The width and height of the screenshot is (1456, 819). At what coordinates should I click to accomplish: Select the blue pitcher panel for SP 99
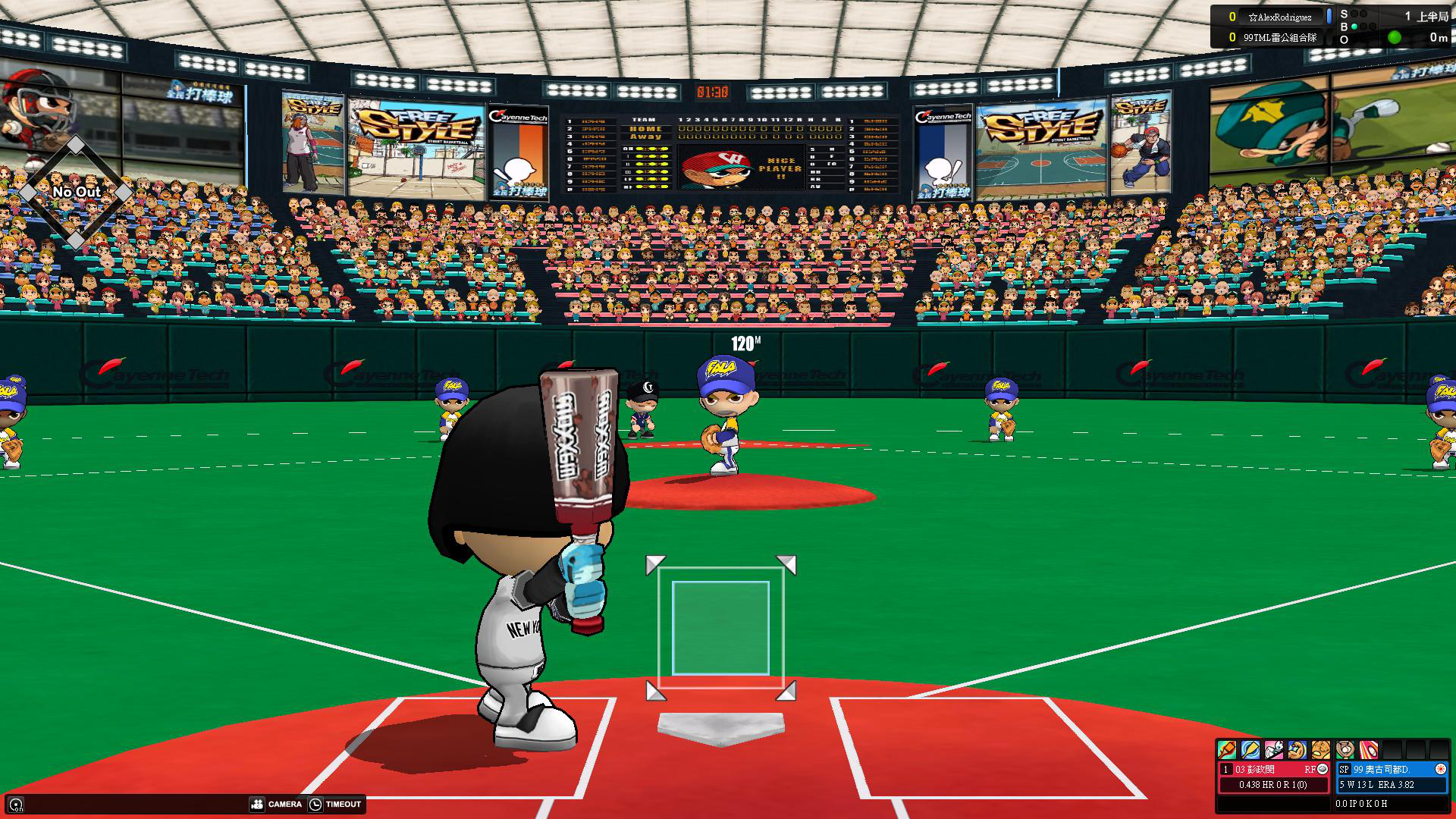[x=1392, y=777]
